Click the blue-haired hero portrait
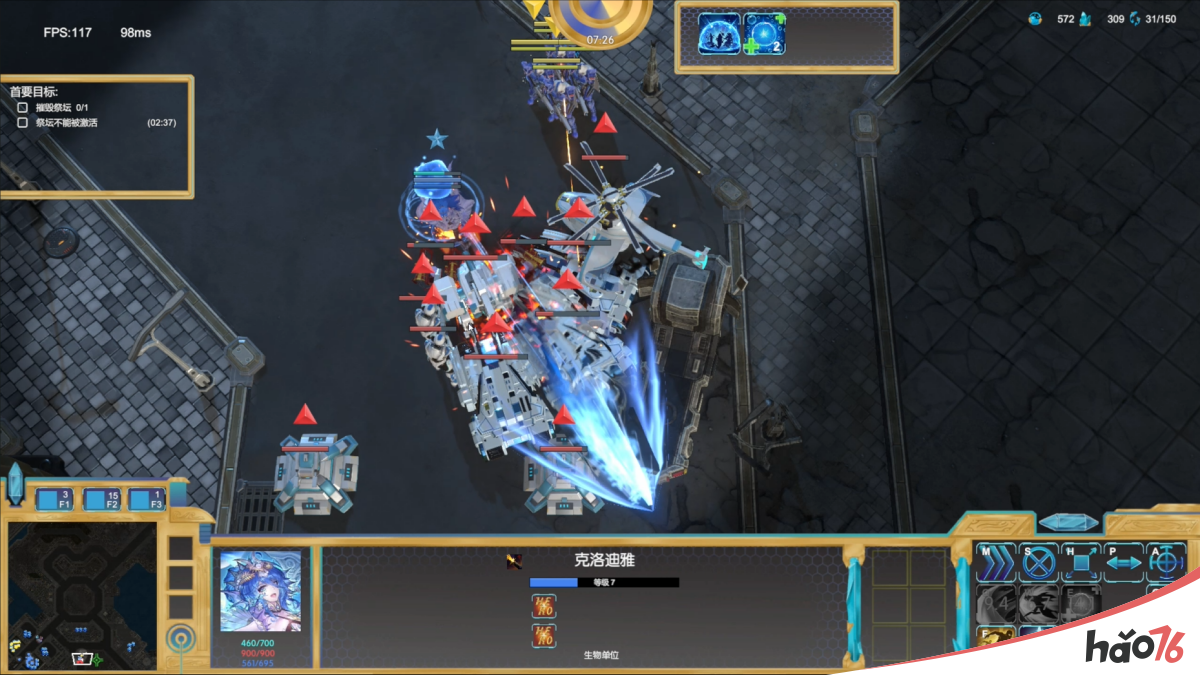 click(260, 591)
